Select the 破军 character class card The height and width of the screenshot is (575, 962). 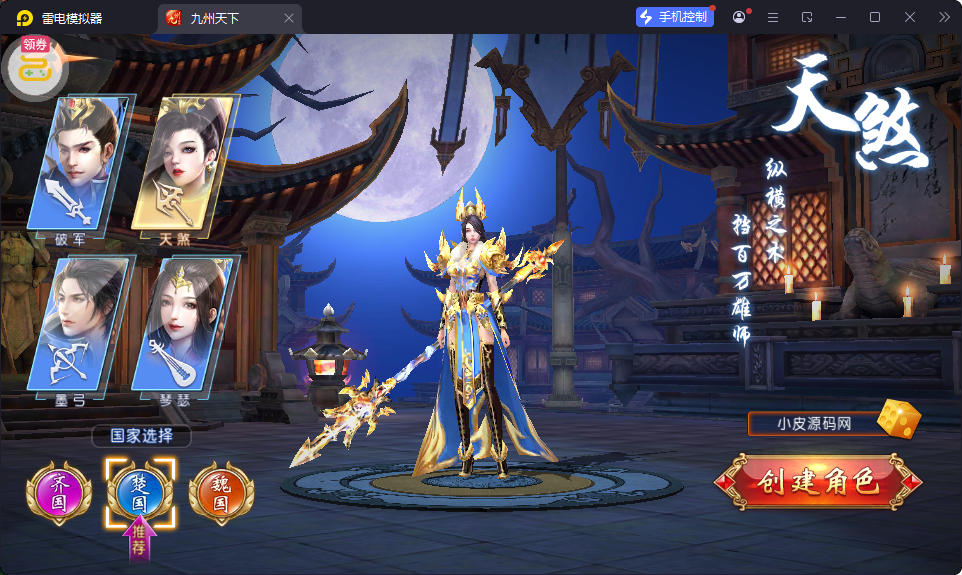[x=81, y=164]
